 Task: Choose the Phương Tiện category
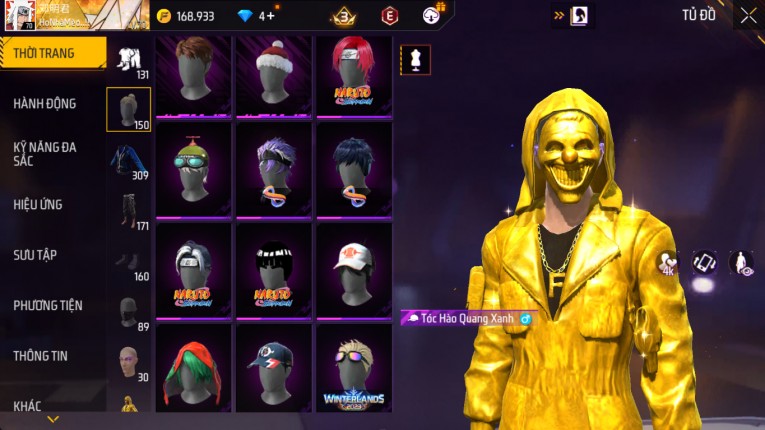click(x=48, y=305)
